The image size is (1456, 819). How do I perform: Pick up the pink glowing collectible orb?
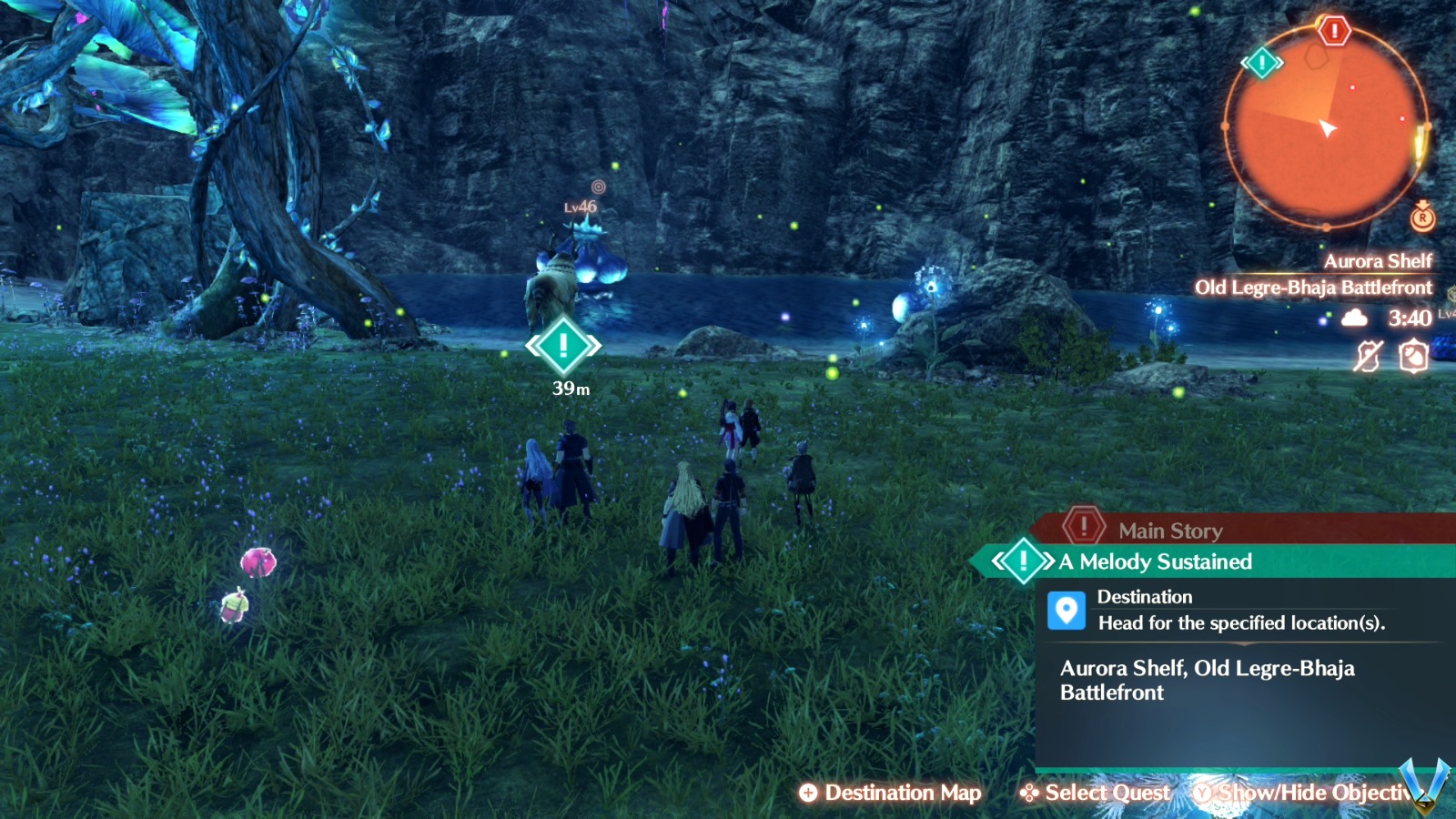(259, 563)
